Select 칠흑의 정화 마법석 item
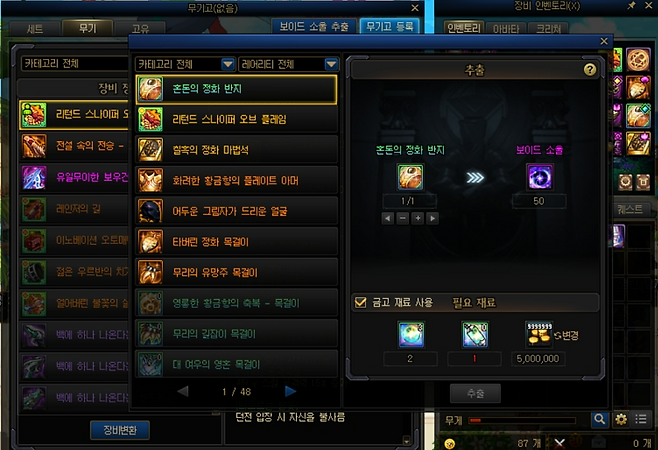 [235, 150]
